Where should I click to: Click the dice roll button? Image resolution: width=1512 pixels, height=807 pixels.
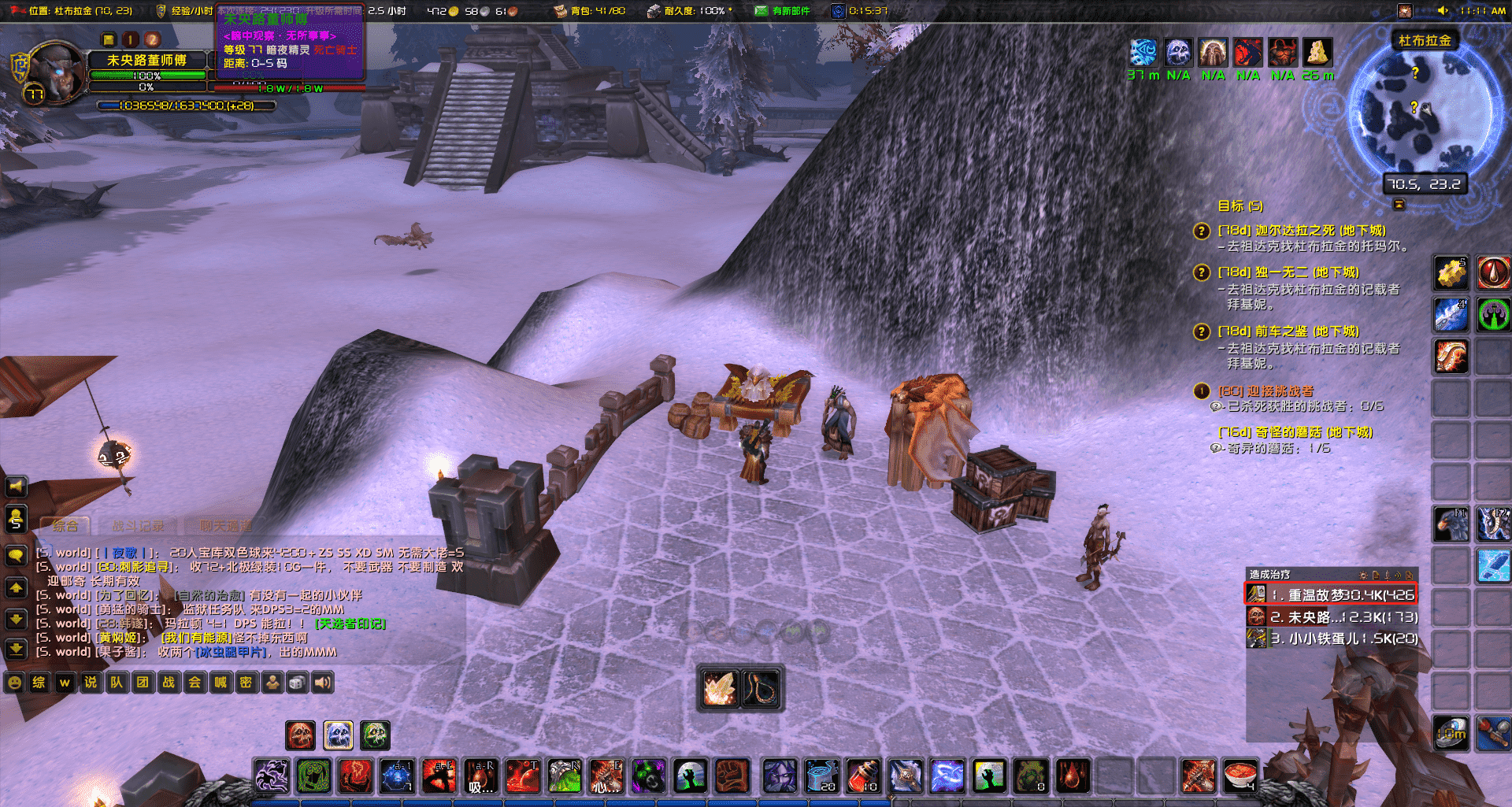[297, 683]
